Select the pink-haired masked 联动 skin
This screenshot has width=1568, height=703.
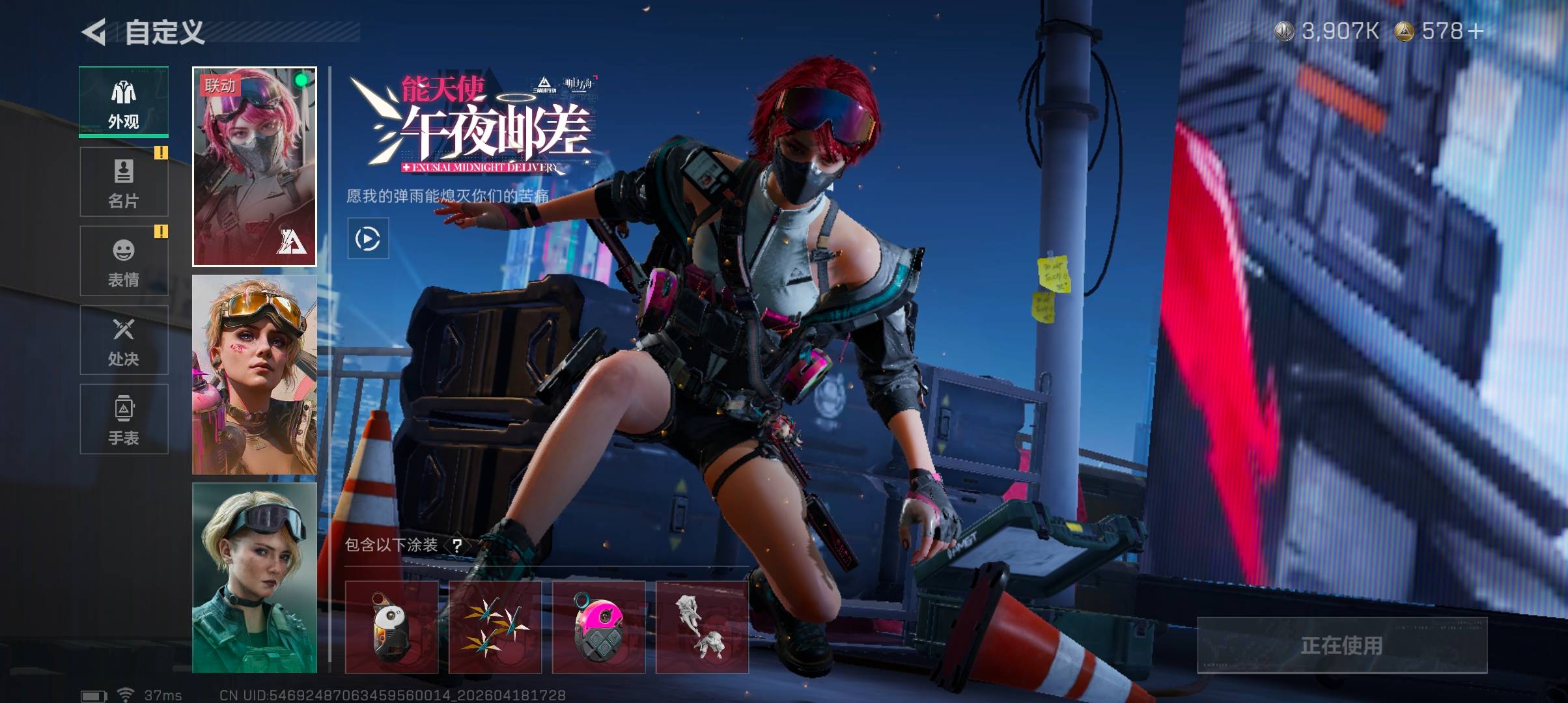pos(255,167)
